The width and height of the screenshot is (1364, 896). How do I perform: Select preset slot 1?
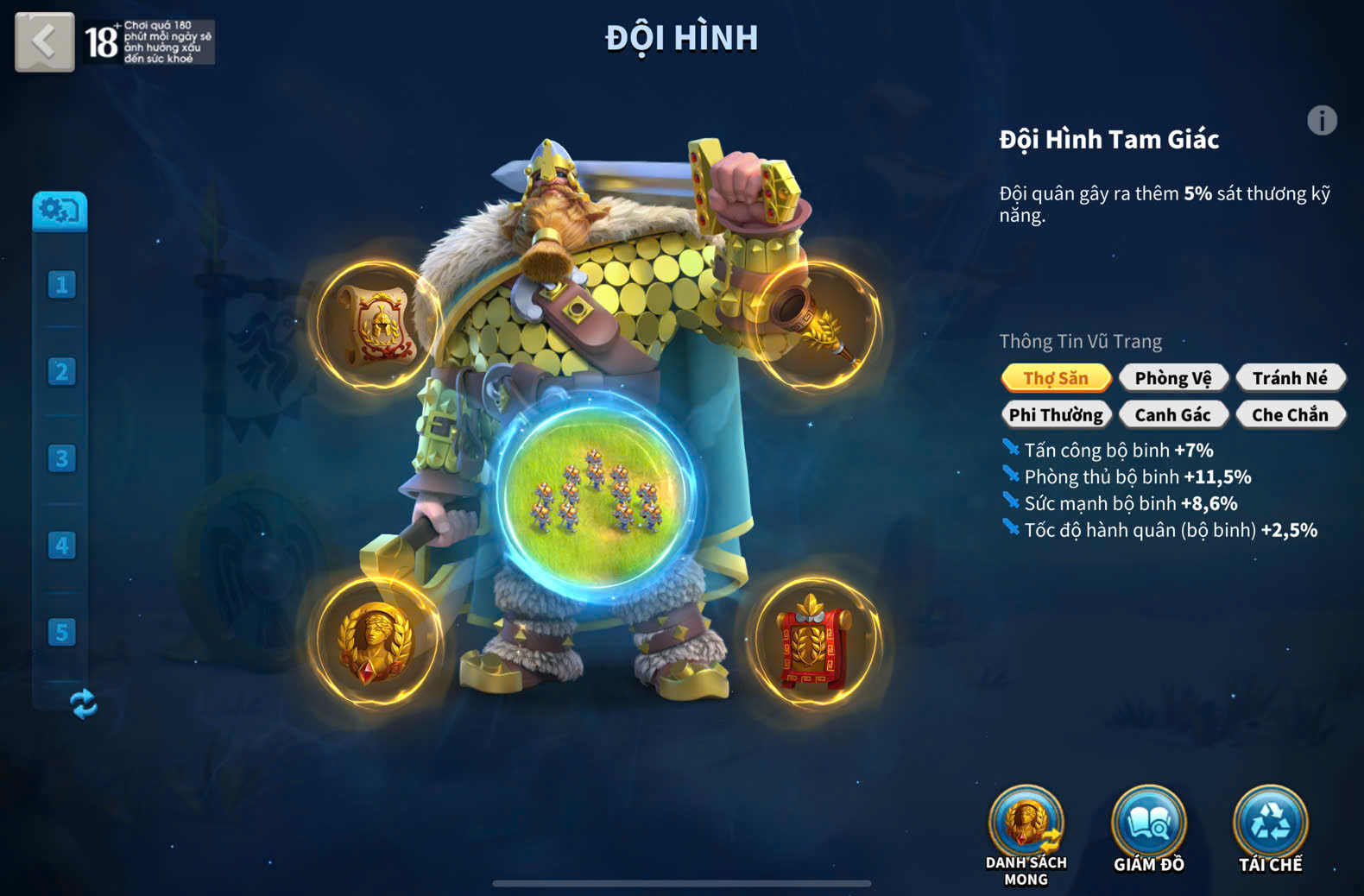61,285
